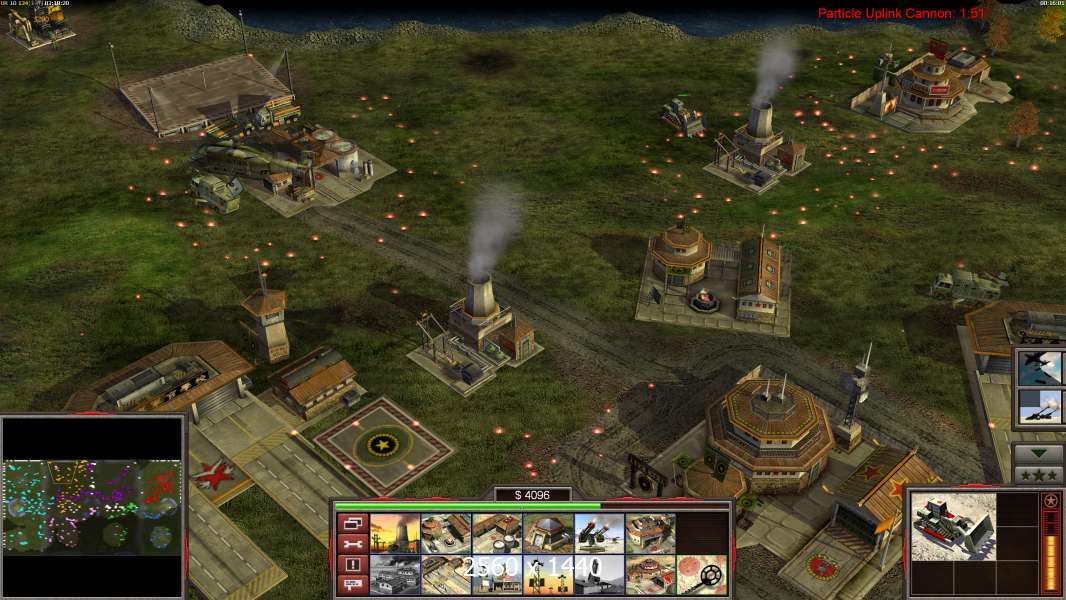Build a Speaker Tower

[x=548, y=574]
